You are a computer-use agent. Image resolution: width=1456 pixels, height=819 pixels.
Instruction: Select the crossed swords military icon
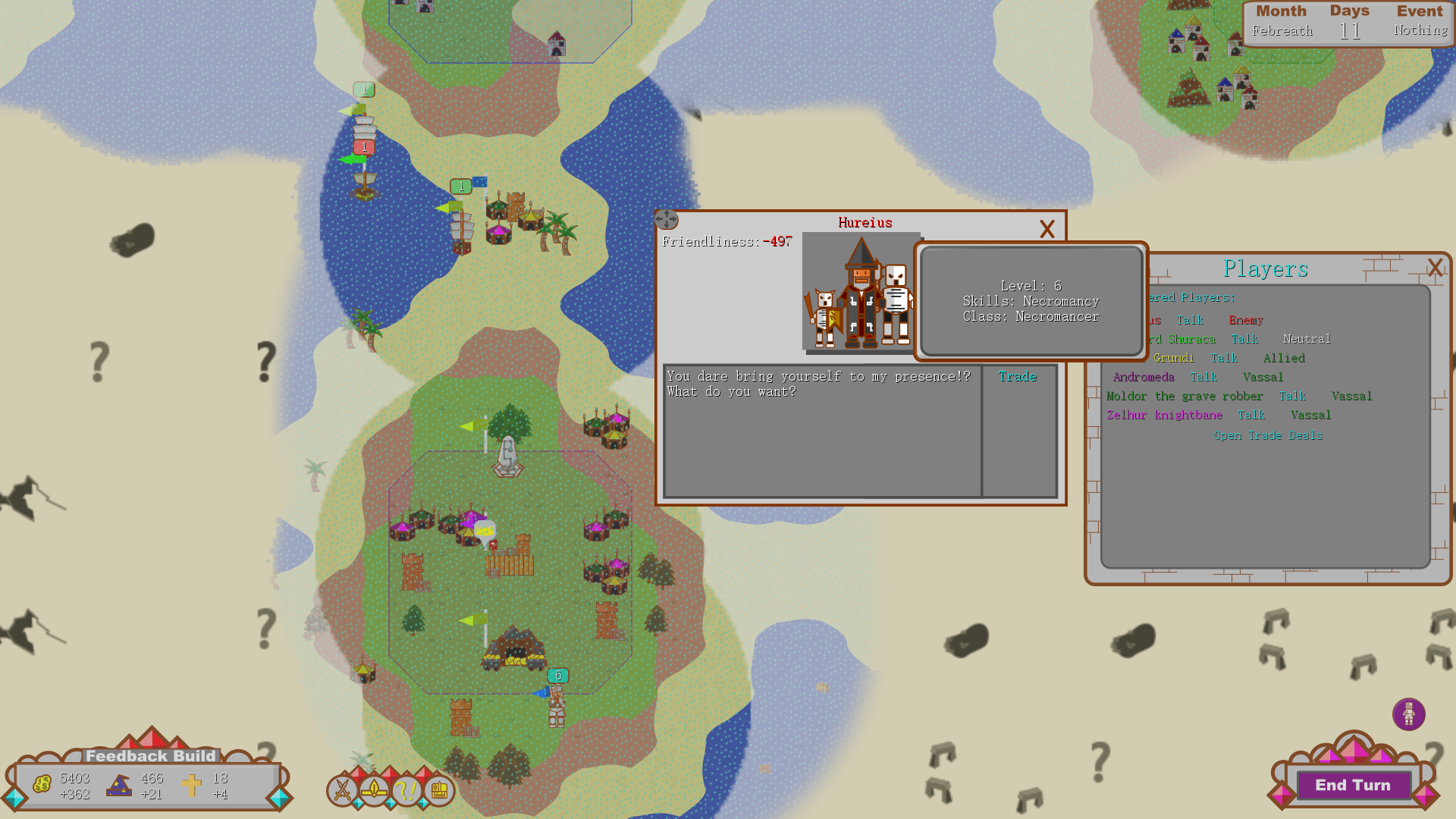(344, 791)
